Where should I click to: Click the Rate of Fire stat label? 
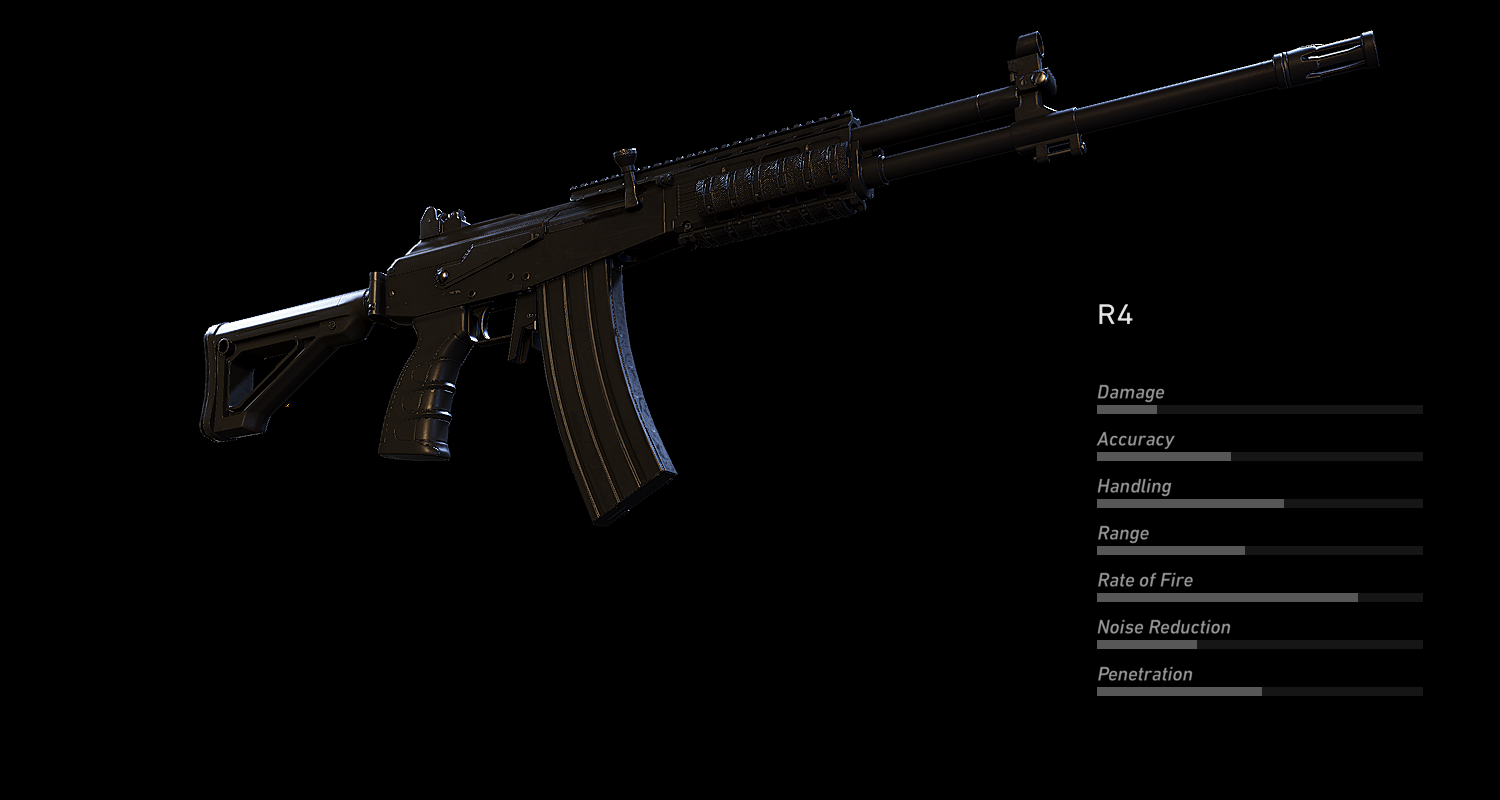click(x=1145, y=580)
